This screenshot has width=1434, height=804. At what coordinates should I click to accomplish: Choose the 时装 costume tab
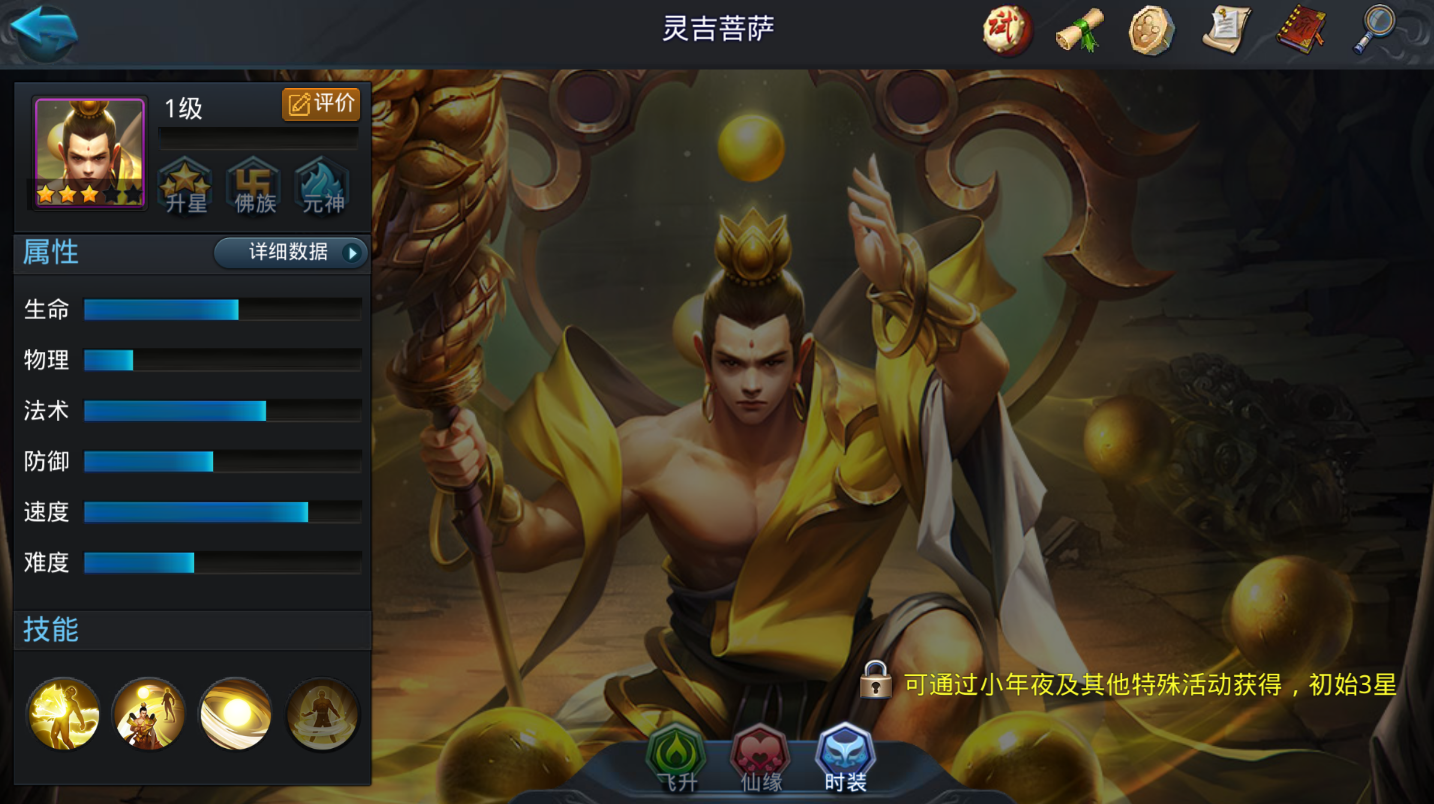pos(846,759)
